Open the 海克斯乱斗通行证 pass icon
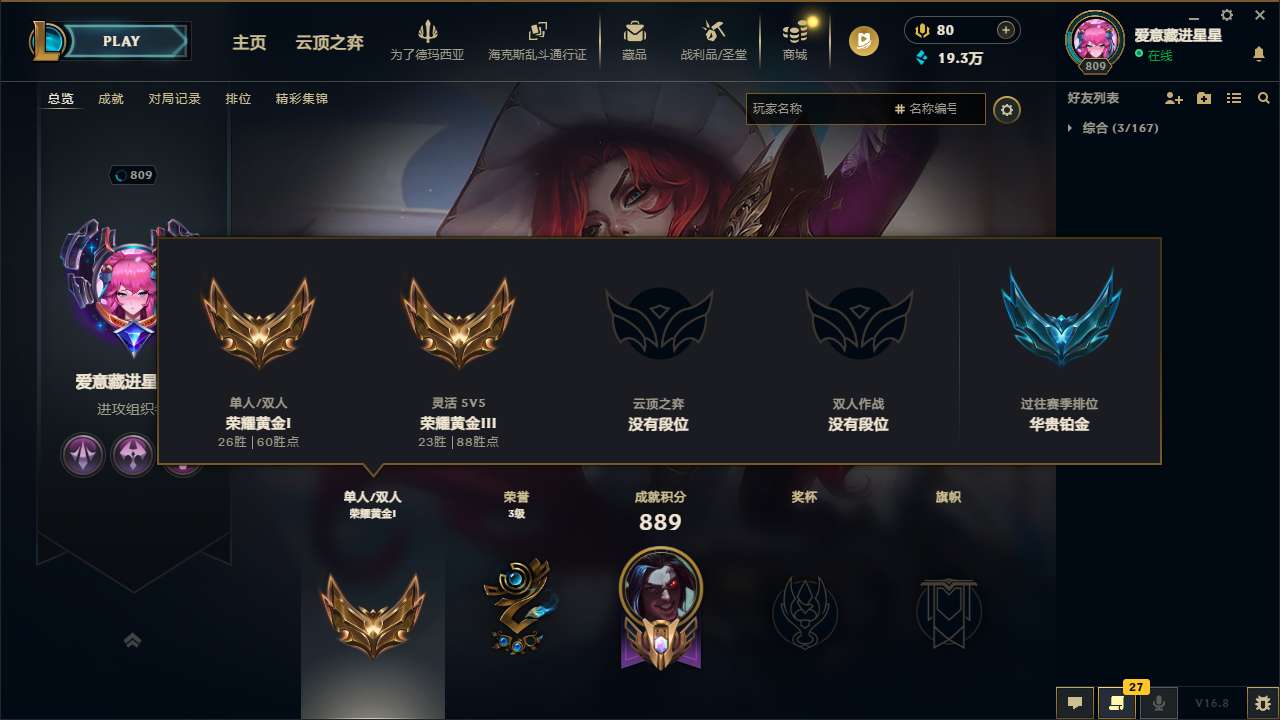The height and width of the screenshot is (720, 1280). [537, 40]
